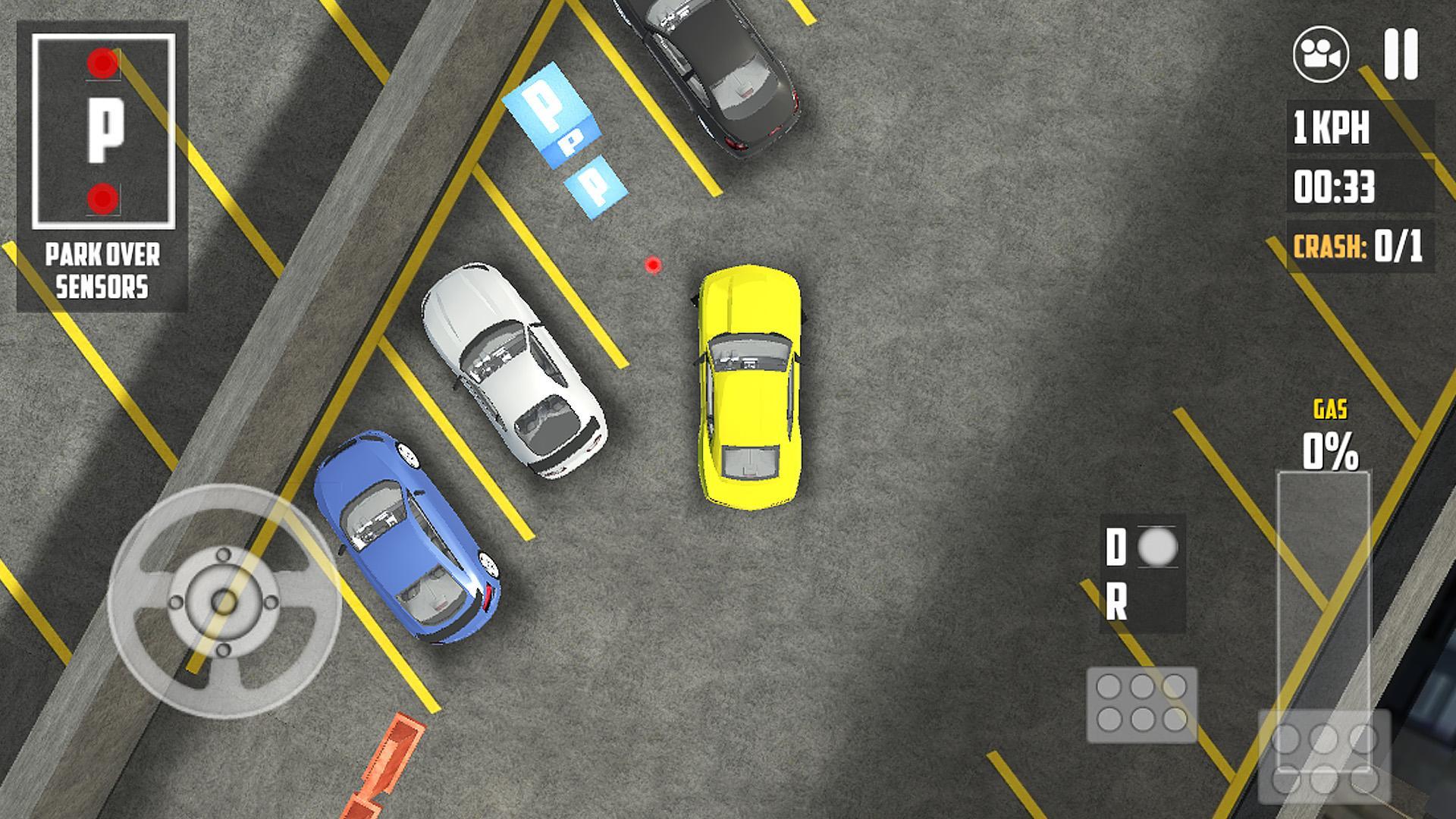This screenshot has width=1456, height=819.
Task: Click the 1 KPH speed indicator
Action: click(1329, 129)
